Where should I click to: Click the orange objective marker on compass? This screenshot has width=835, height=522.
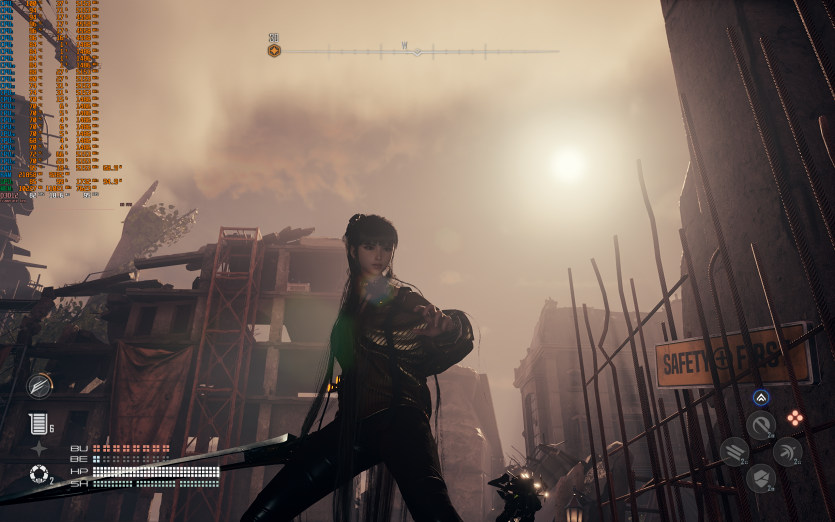(274, 50)
